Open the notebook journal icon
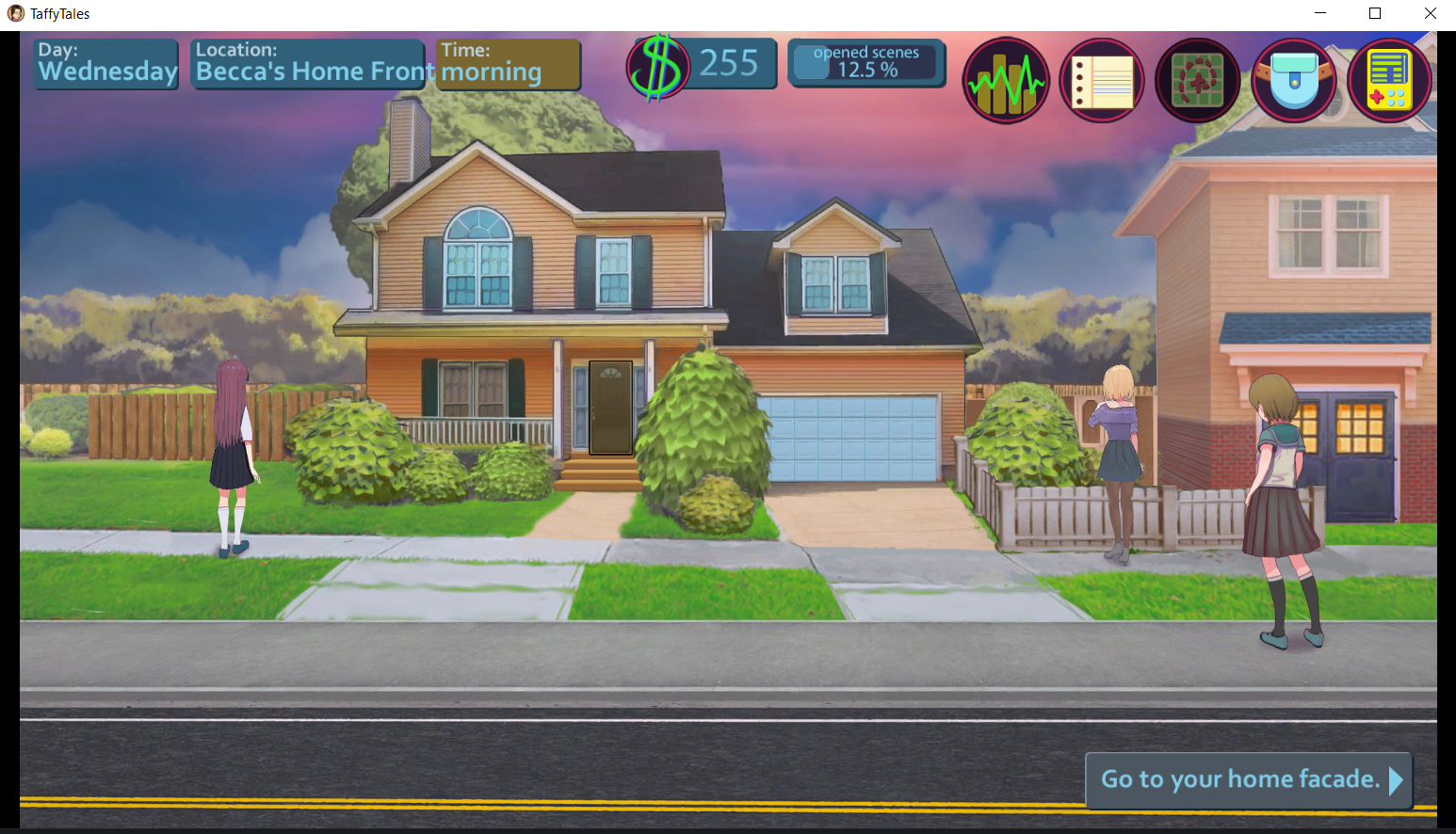1456x834 pixels. (x=1102, y=81)
